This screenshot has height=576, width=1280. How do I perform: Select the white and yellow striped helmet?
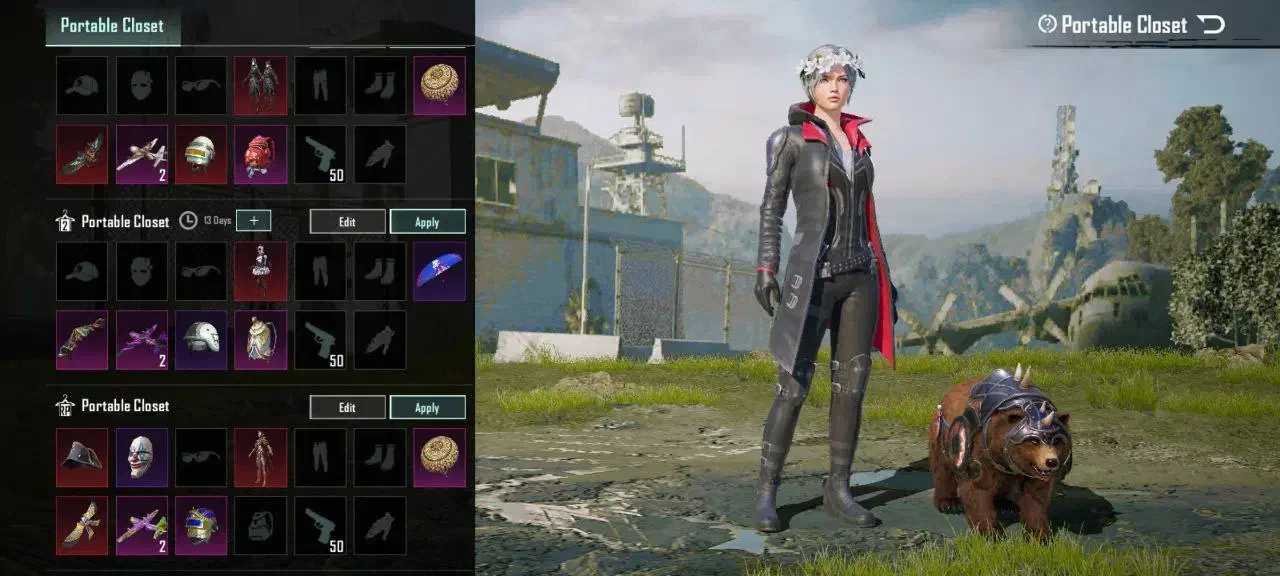pos(201,154)
